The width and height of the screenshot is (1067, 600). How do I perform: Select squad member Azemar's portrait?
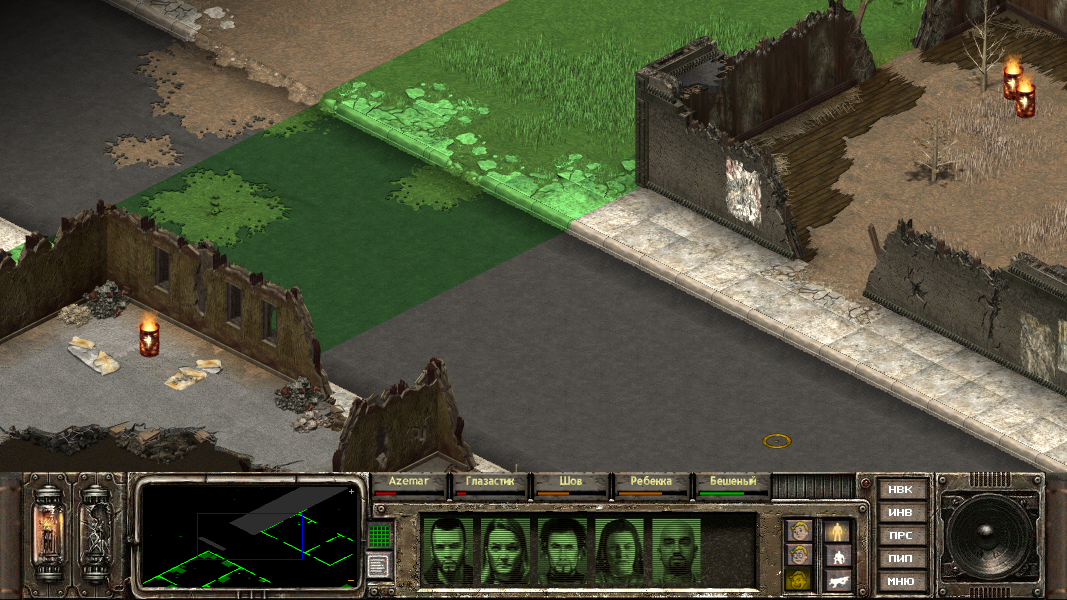pos(448,549)
